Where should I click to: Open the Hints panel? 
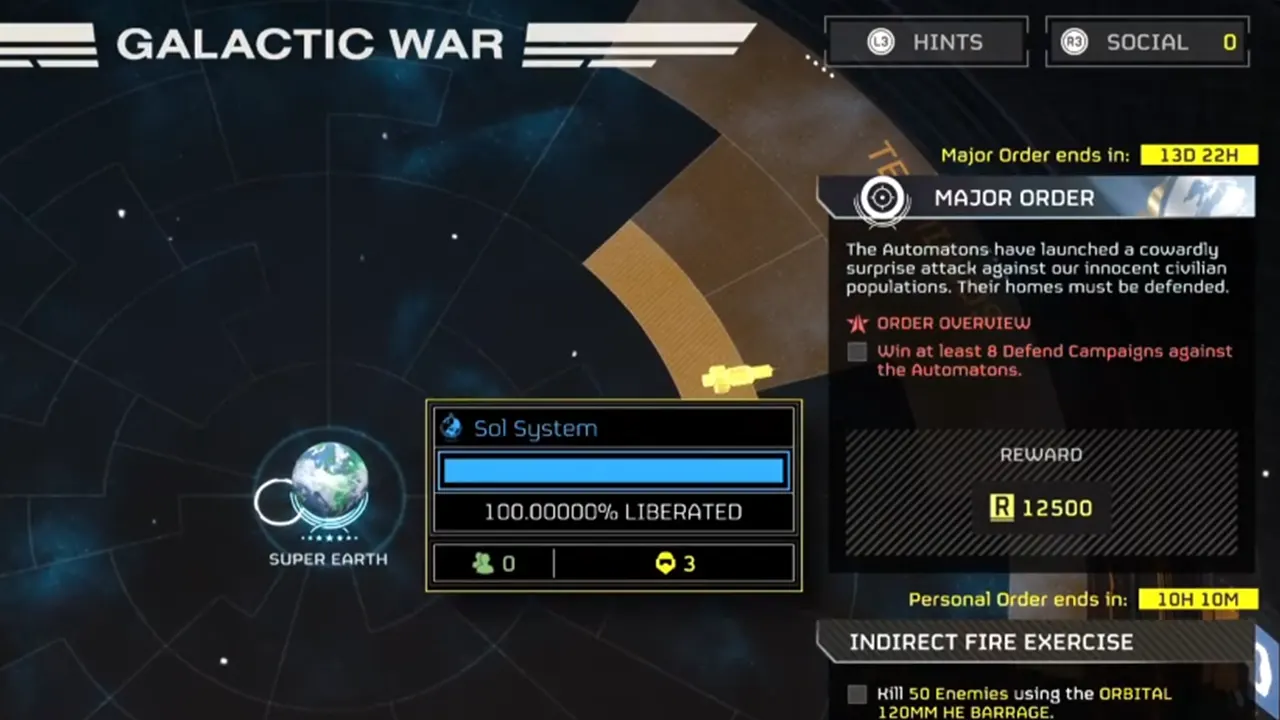click(926, 43)
